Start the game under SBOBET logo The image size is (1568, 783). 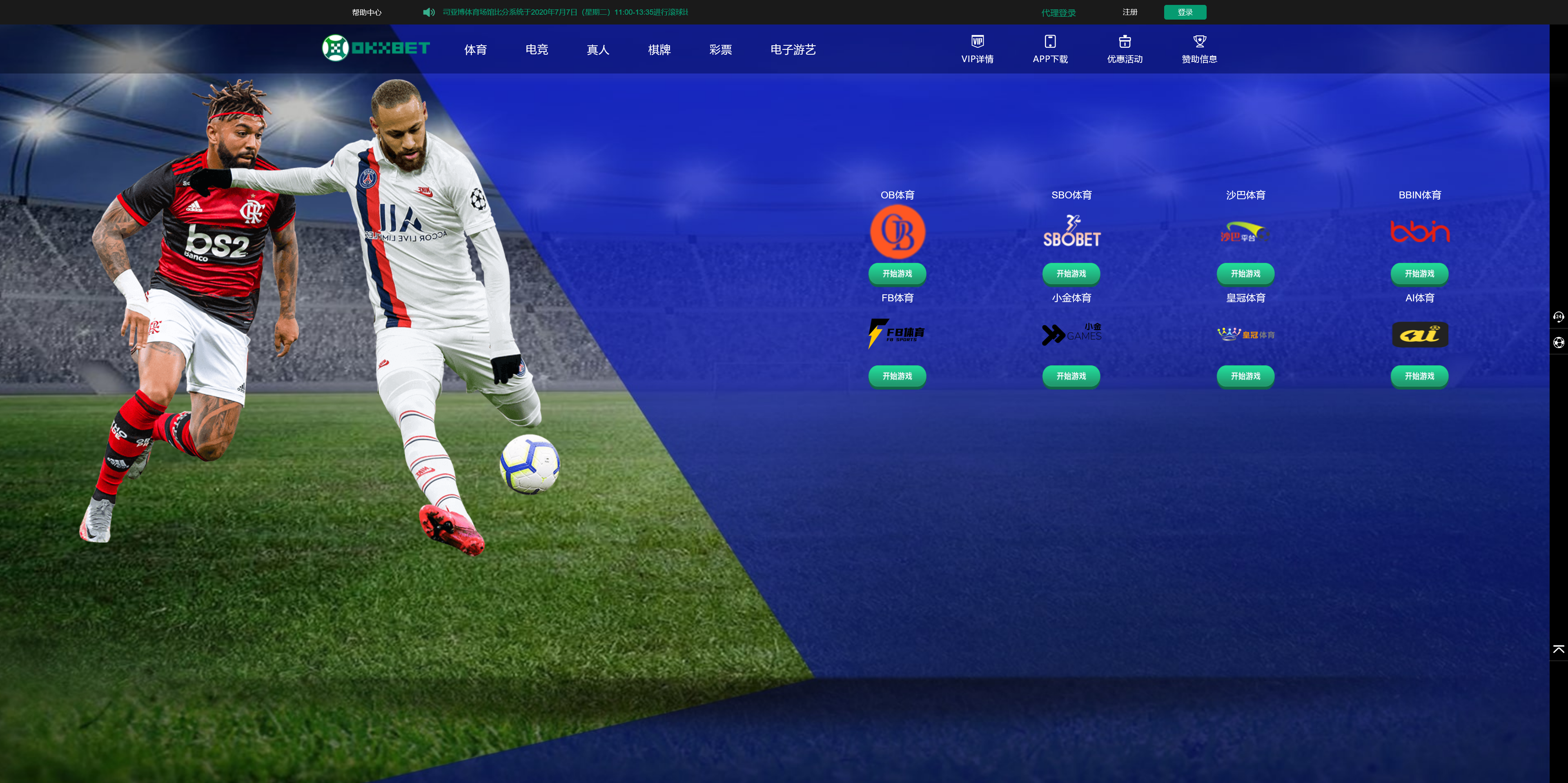(x=1071, y=274)
